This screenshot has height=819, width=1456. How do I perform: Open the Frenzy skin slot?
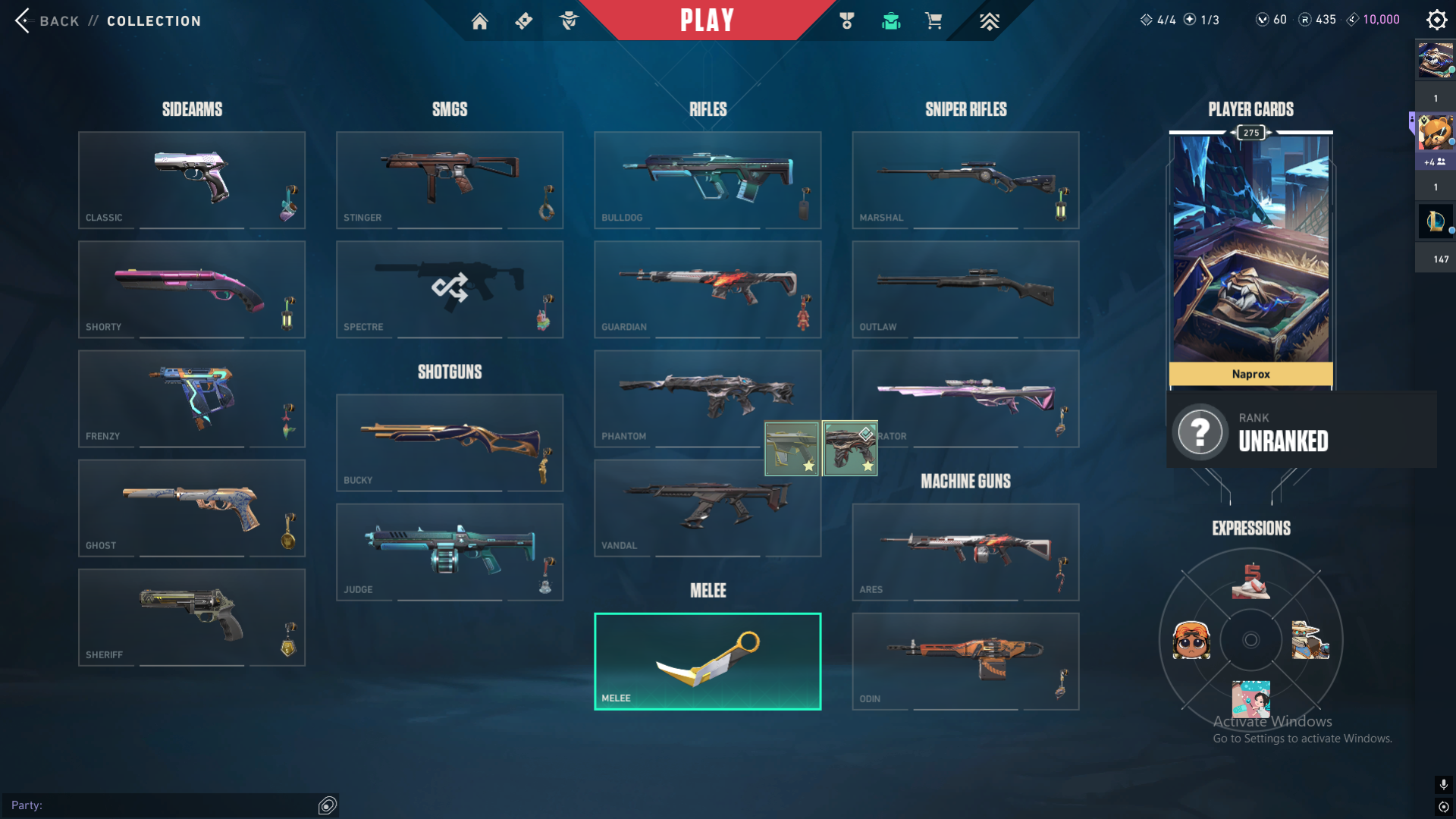192,398
